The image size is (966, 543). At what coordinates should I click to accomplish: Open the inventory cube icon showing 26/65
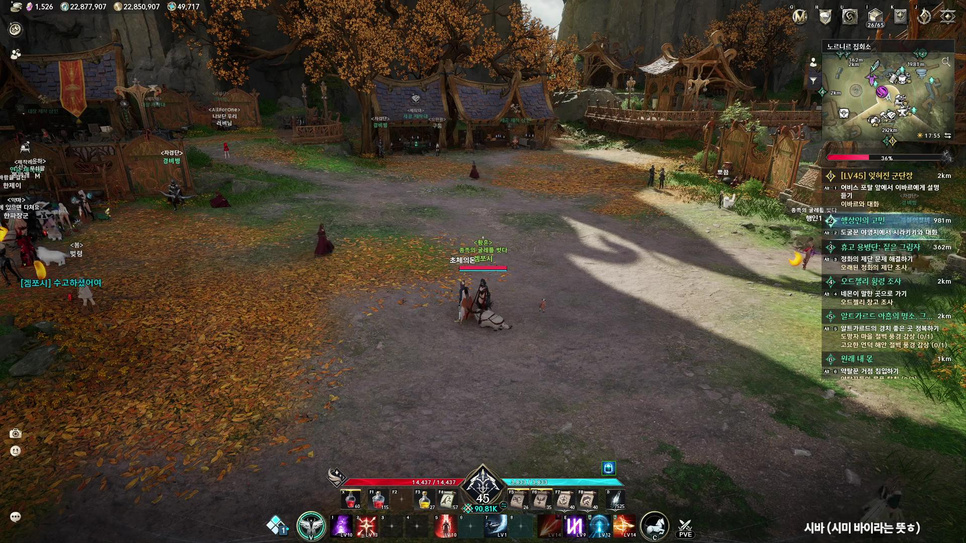click(875, 16)
